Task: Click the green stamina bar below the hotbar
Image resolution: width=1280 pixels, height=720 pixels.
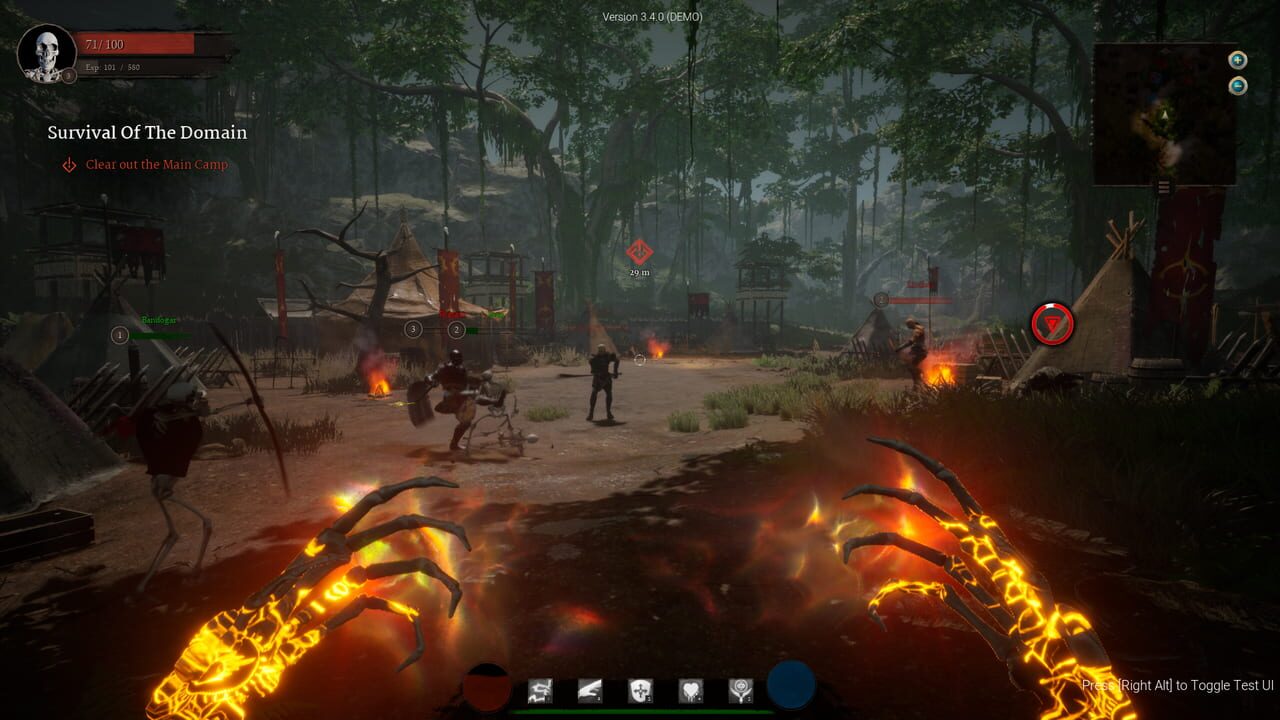Action: (x=640, y=712)
